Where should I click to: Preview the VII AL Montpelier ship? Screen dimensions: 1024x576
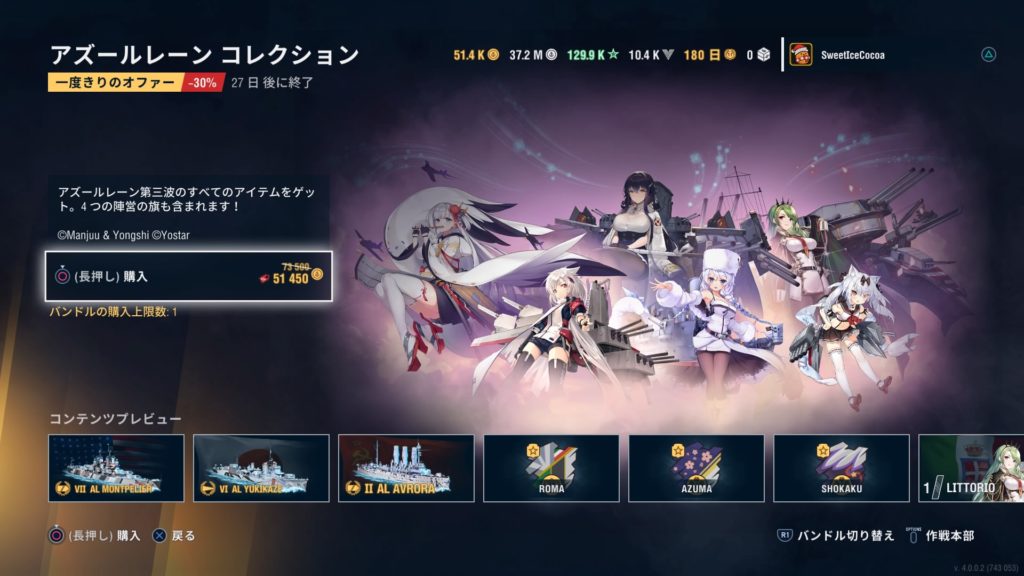116,468
